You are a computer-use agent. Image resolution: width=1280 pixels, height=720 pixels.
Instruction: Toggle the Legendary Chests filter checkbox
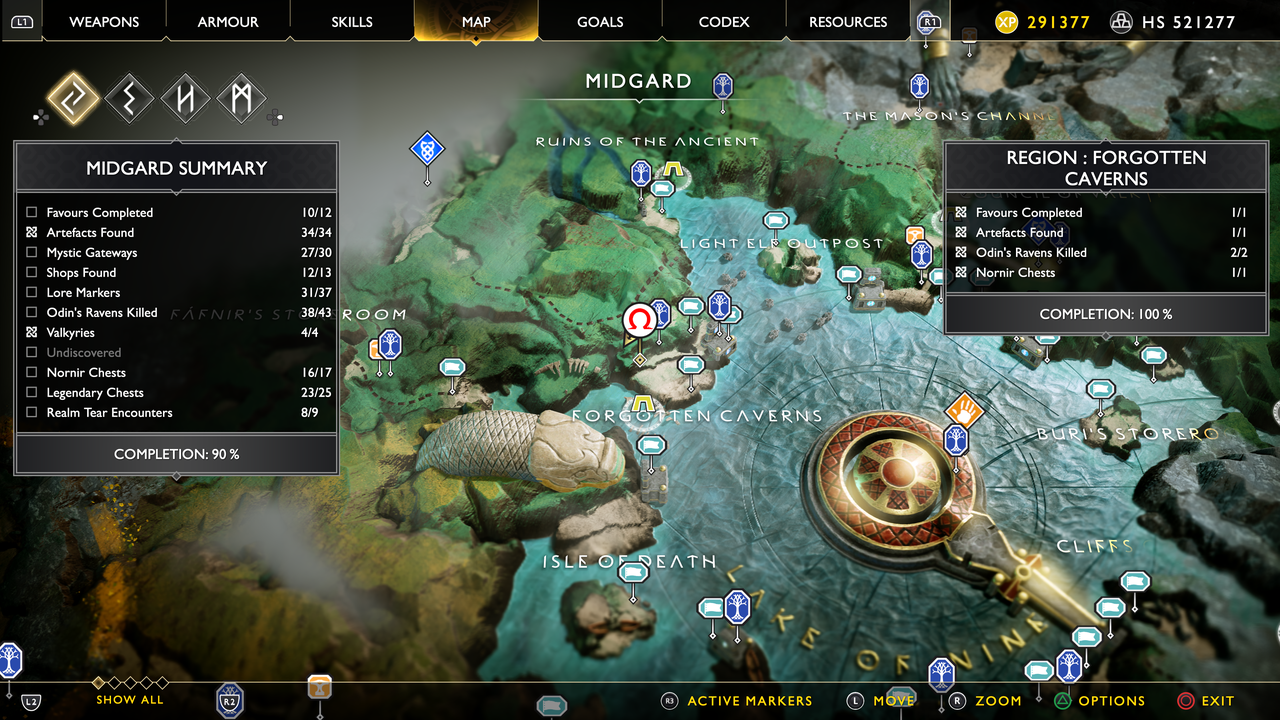click(x=32, y=392)
